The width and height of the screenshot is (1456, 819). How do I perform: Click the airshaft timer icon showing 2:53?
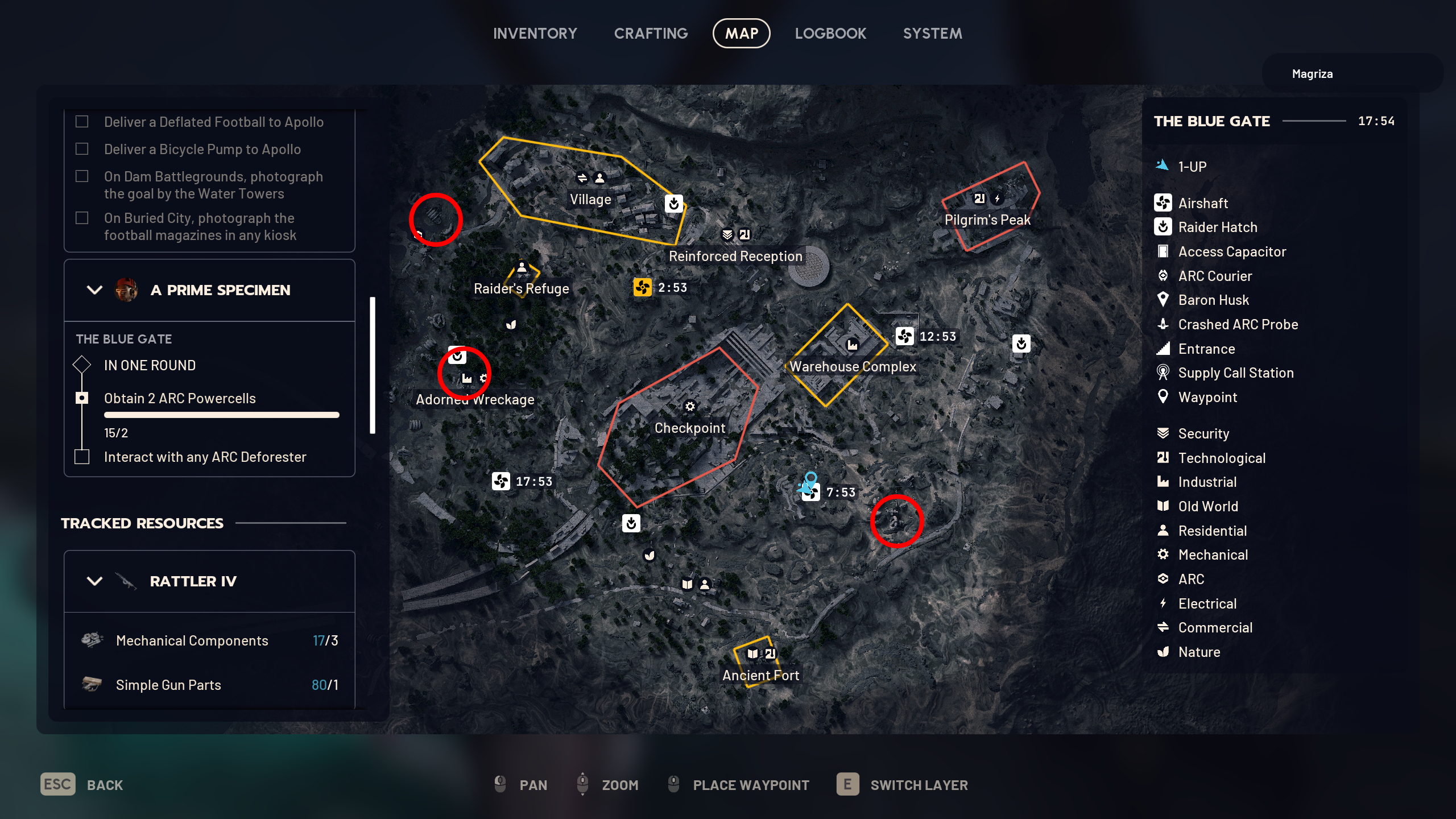click(x=643, y=288)
